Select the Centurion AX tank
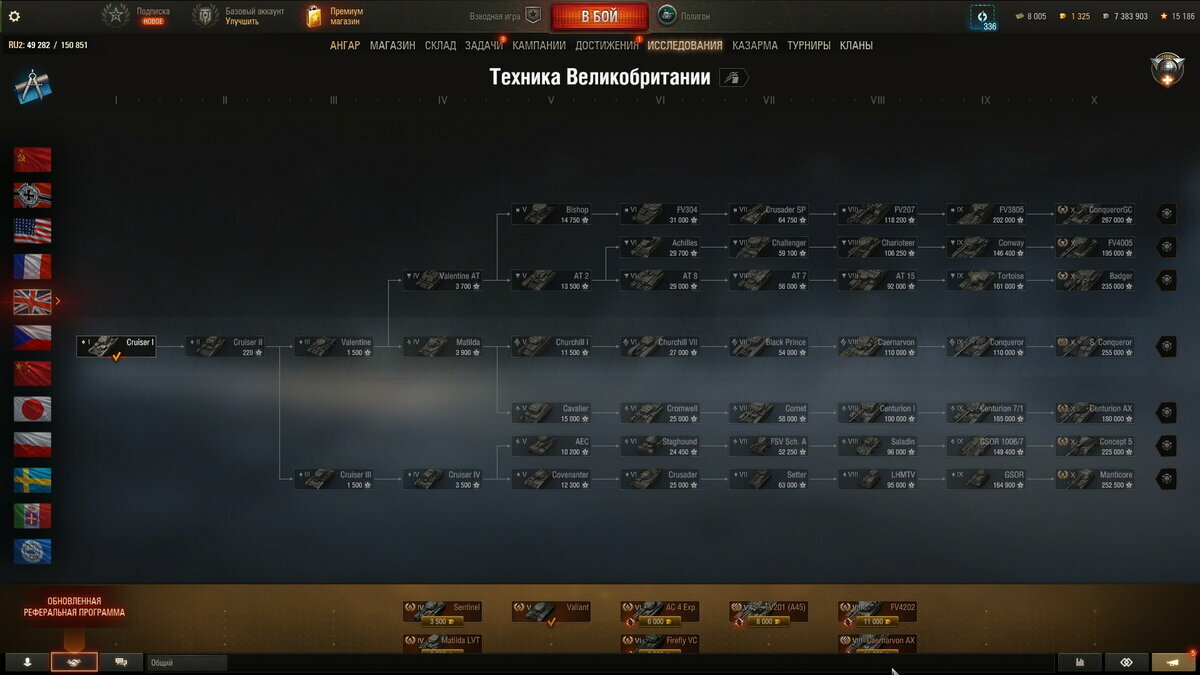This screenshot has height=675, width=1200. 1095,412
